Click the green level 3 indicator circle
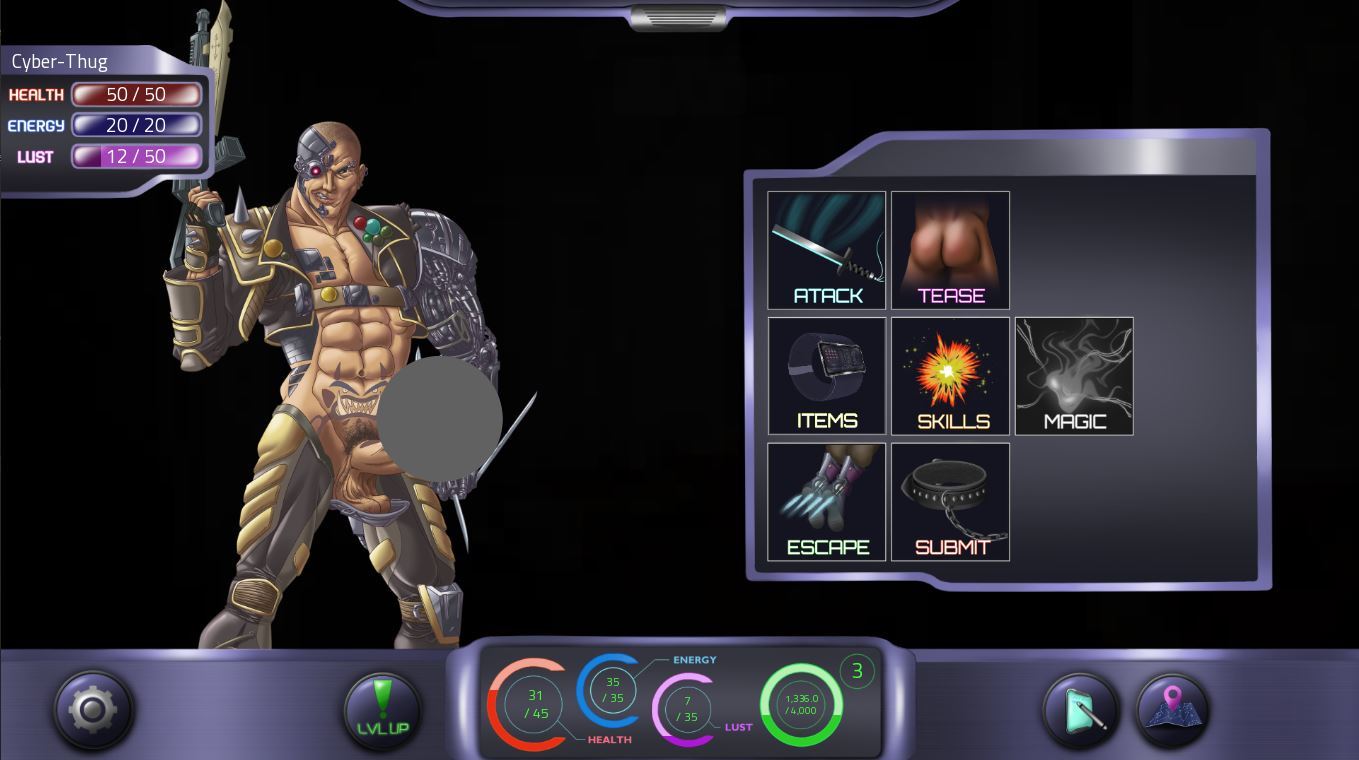 [857, 671]
